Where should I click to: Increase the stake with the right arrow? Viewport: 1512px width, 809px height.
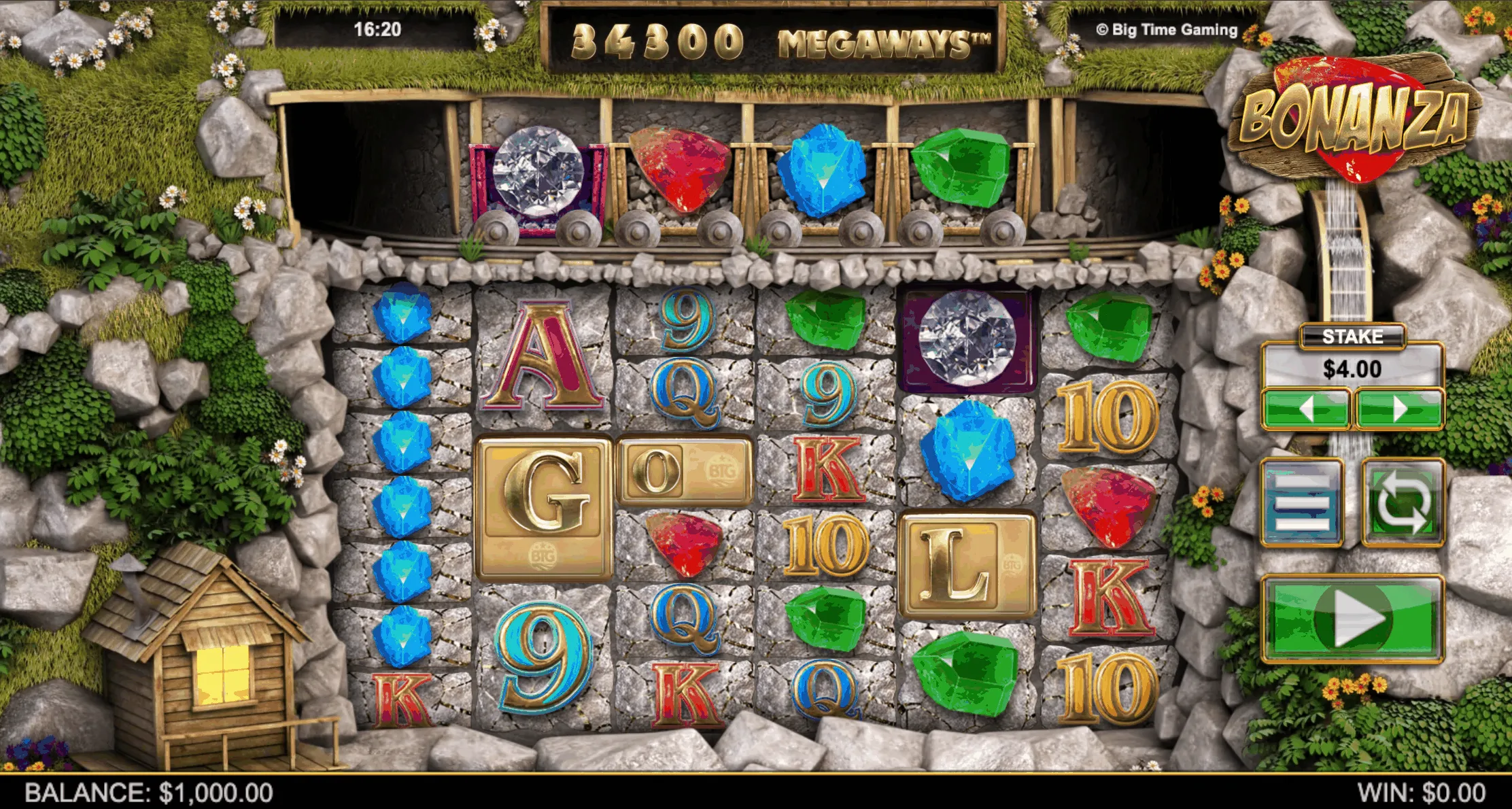[1399, 409]
